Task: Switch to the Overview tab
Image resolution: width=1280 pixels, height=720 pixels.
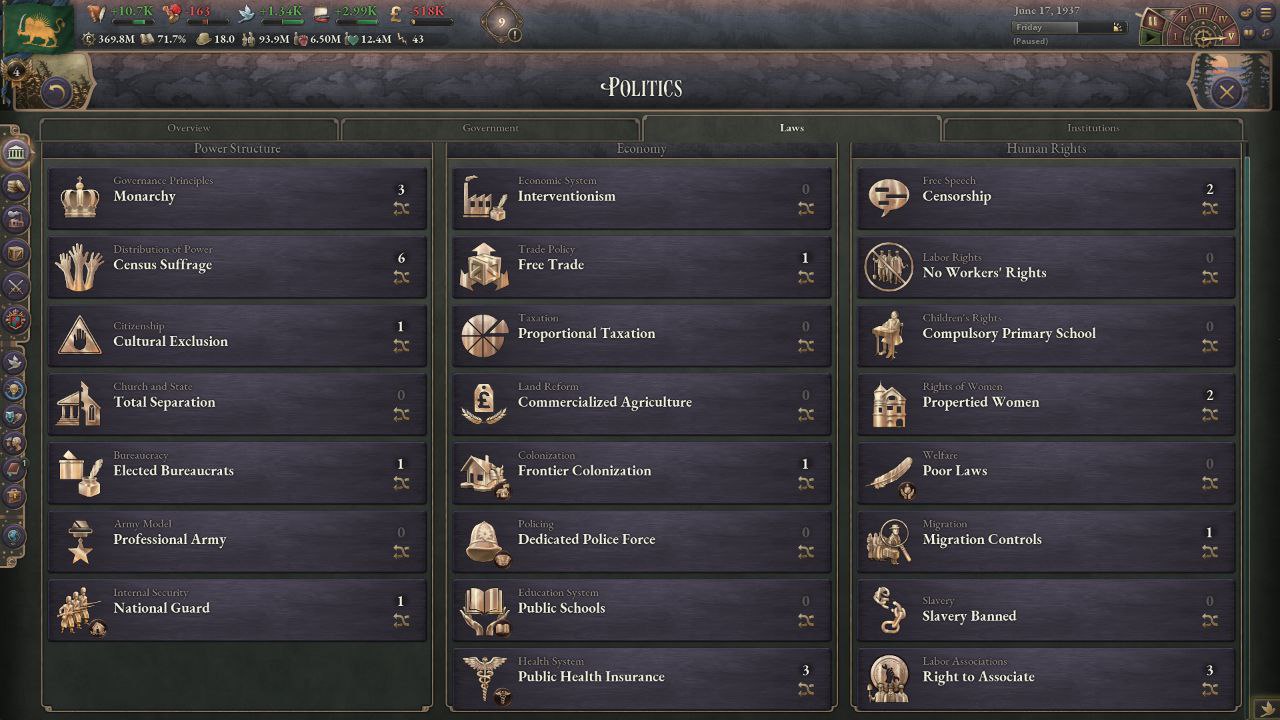Action: click(x=189, y=128)
